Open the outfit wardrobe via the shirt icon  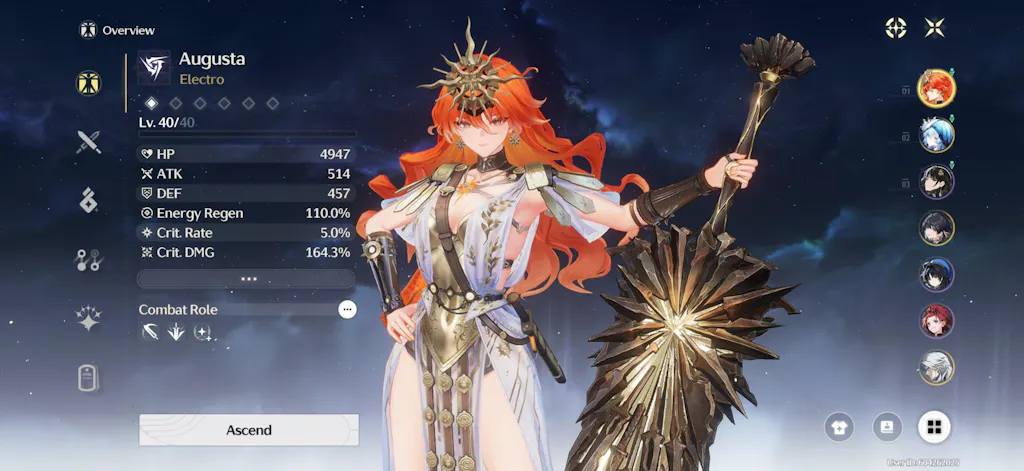[x=839, y=428]
